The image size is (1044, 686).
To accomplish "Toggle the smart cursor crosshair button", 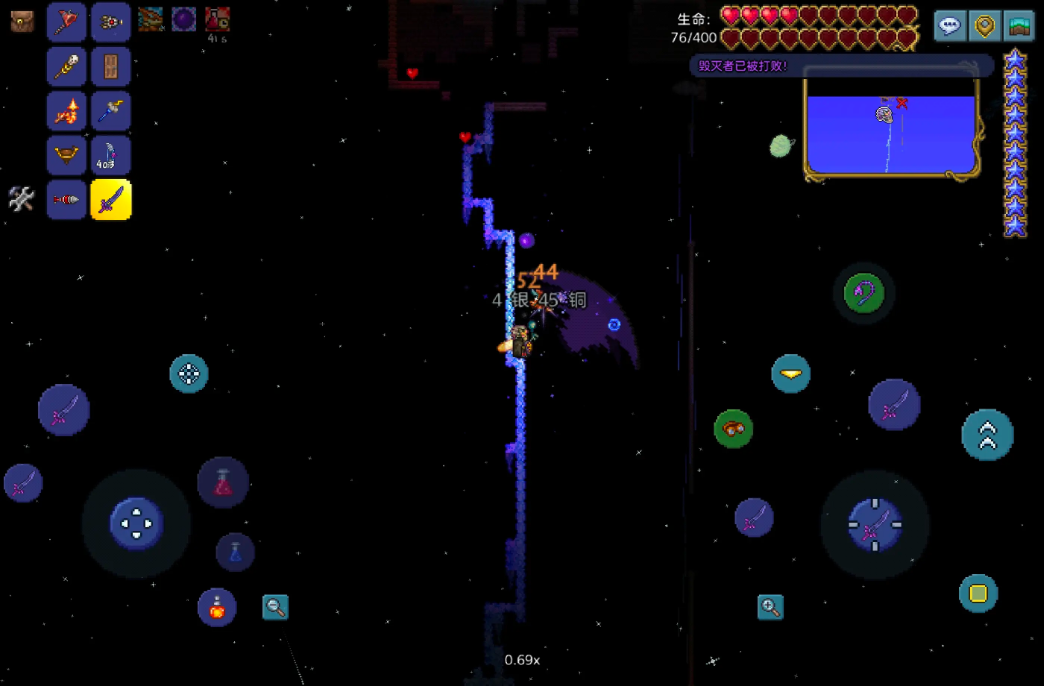I will pyautogui.click(x=189, y=374).
